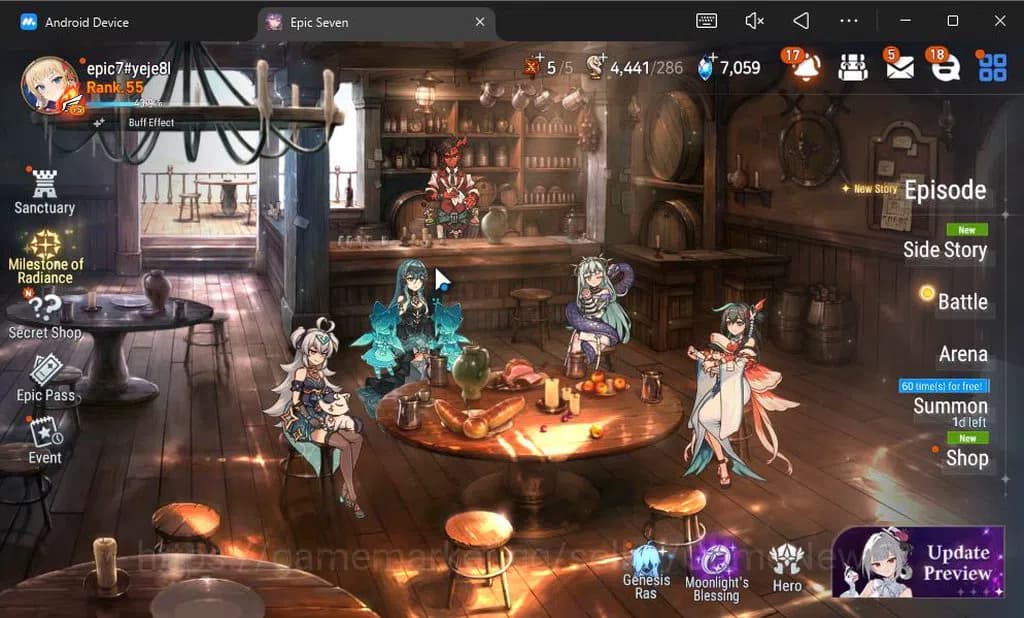View the Event page

coord(45,440)
